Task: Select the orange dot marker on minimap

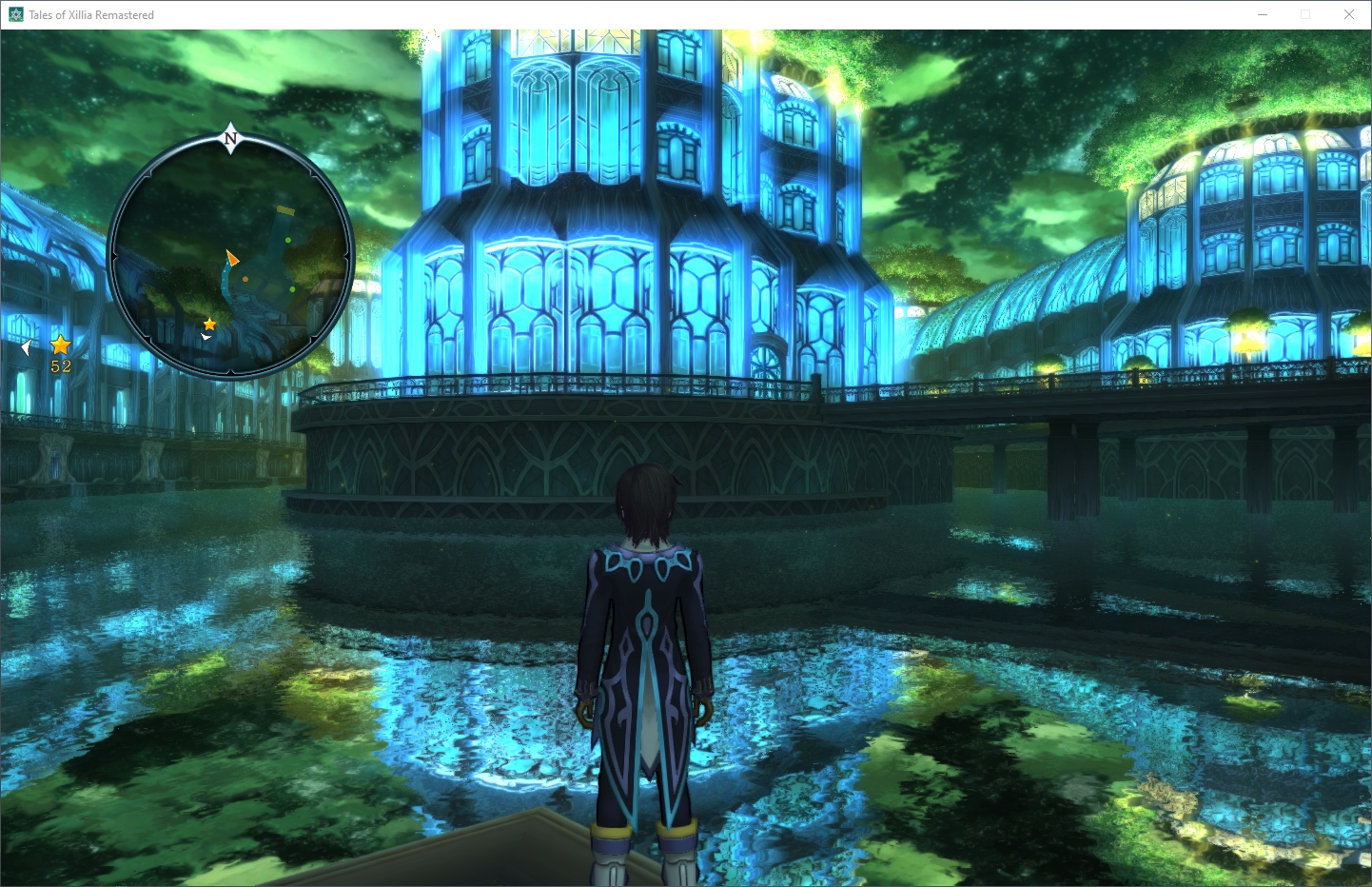Action: (x=245, y=279)
